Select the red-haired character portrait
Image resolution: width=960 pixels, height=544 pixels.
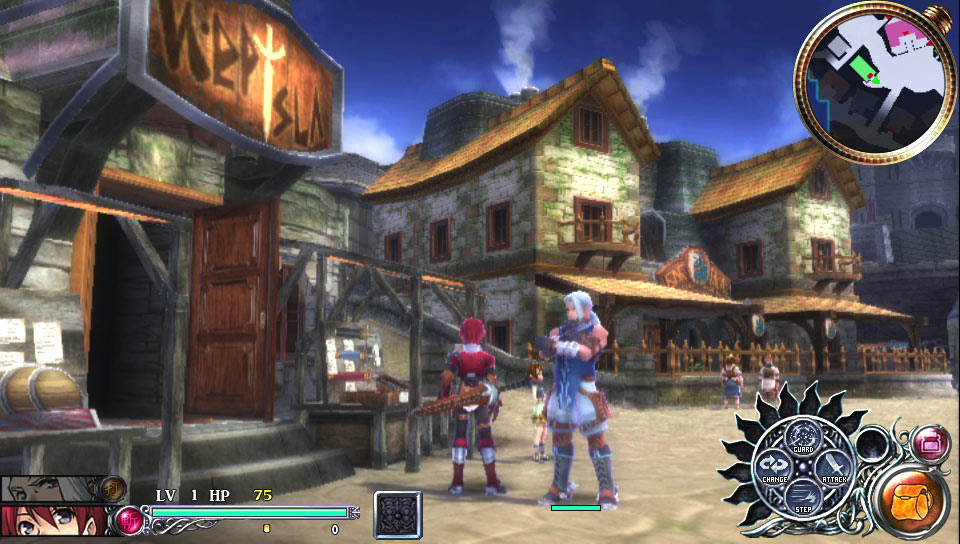click(x=55, y=520)
